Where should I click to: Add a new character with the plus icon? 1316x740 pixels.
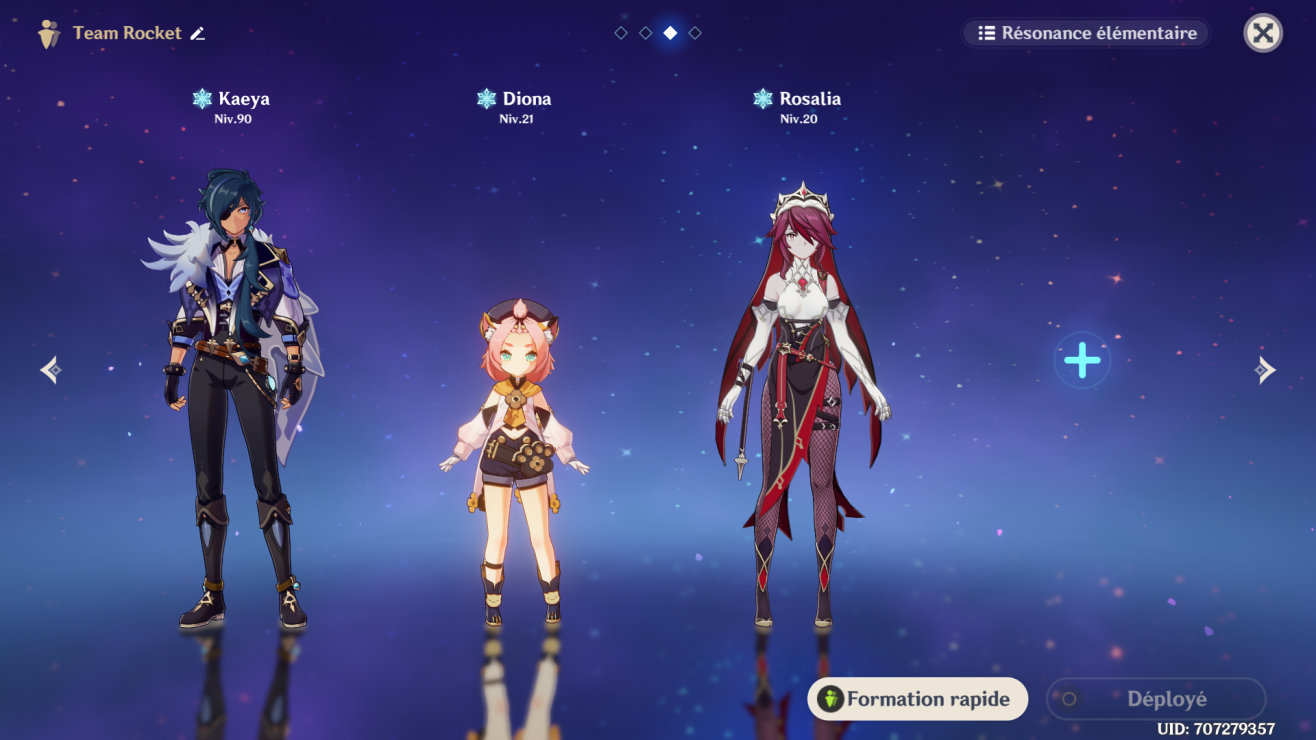pos(1081,360)
